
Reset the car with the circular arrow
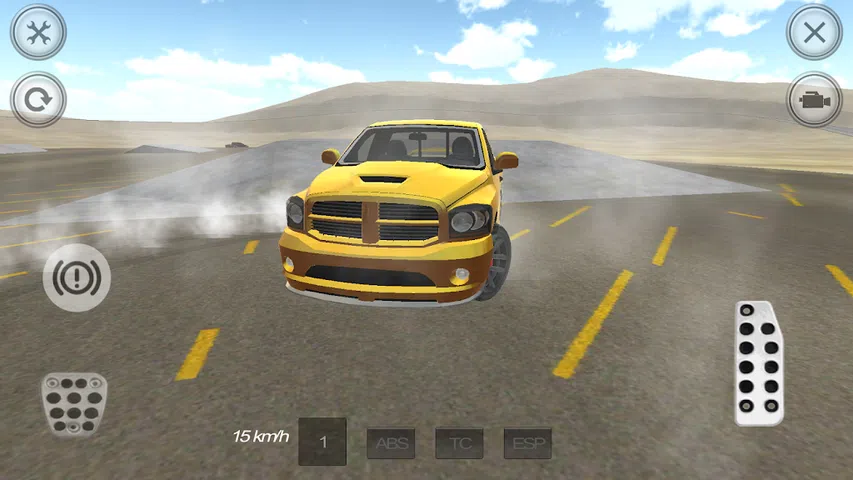point(38,100)
